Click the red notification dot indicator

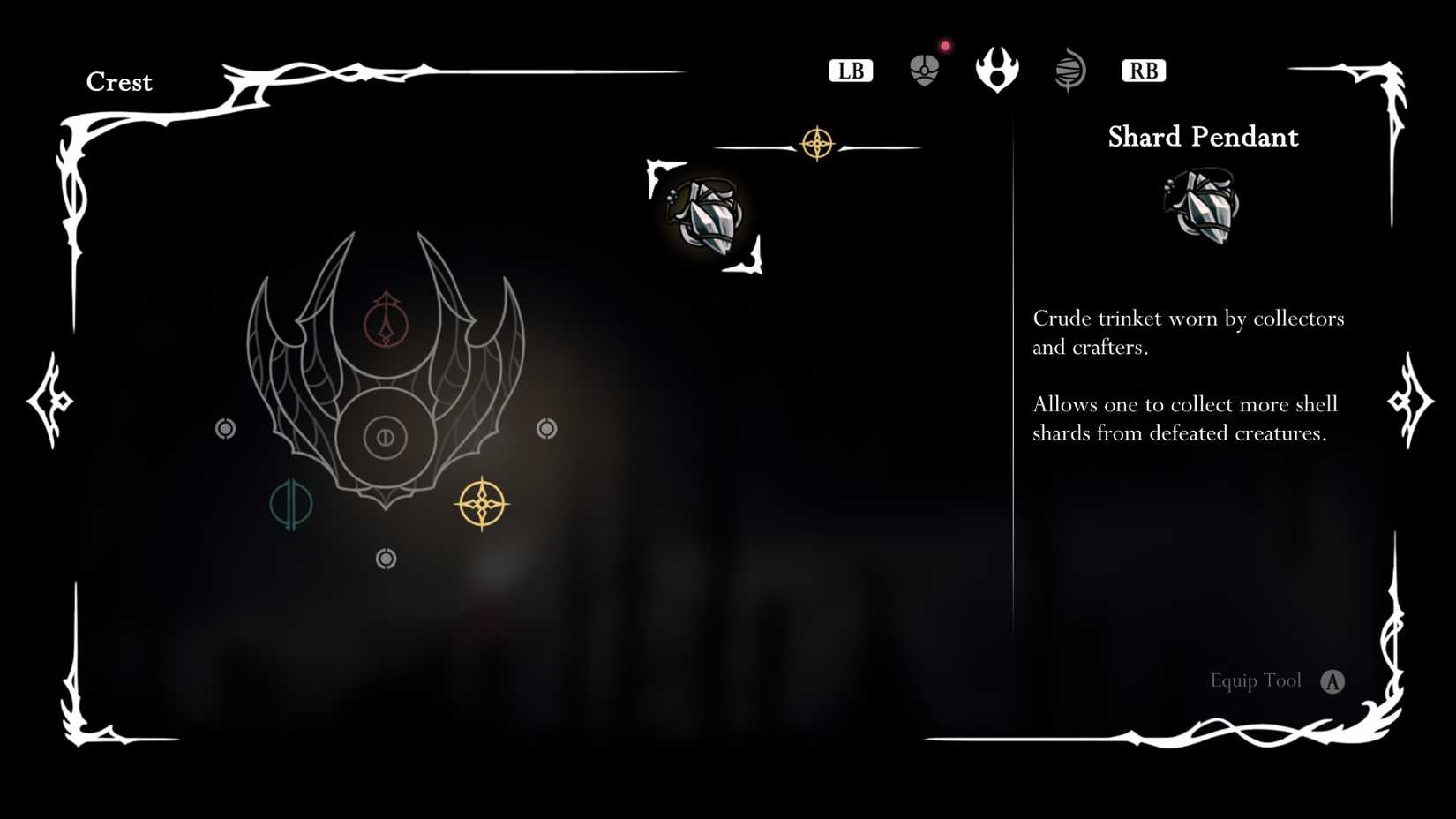click(x=944, y=45)
